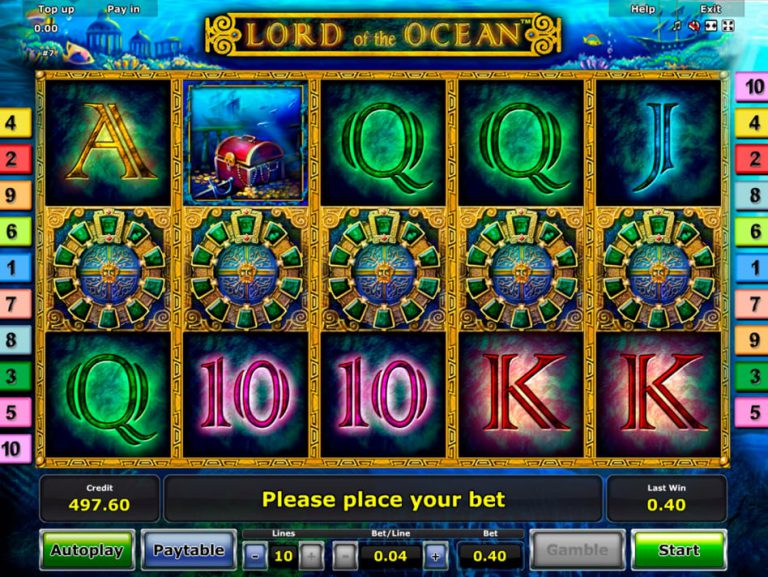Exit the game
Viewport: 768px width, 577px height.
click(710, 9)
